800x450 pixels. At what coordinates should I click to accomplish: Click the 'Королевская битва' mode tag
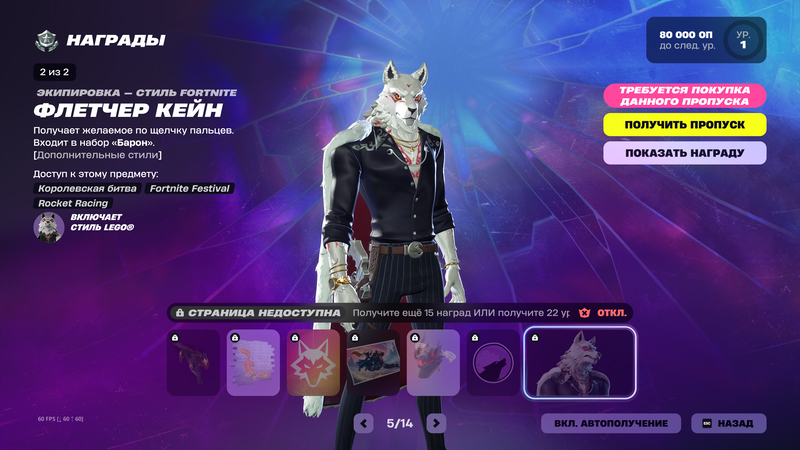click(87, 188)
